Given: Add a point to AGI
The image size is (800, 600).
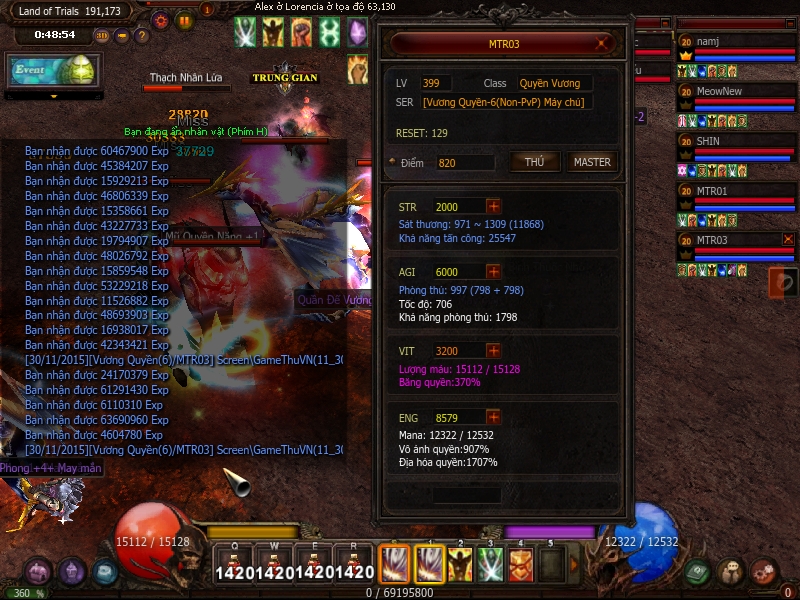Looking at the screenshot, I should point(493,271).
